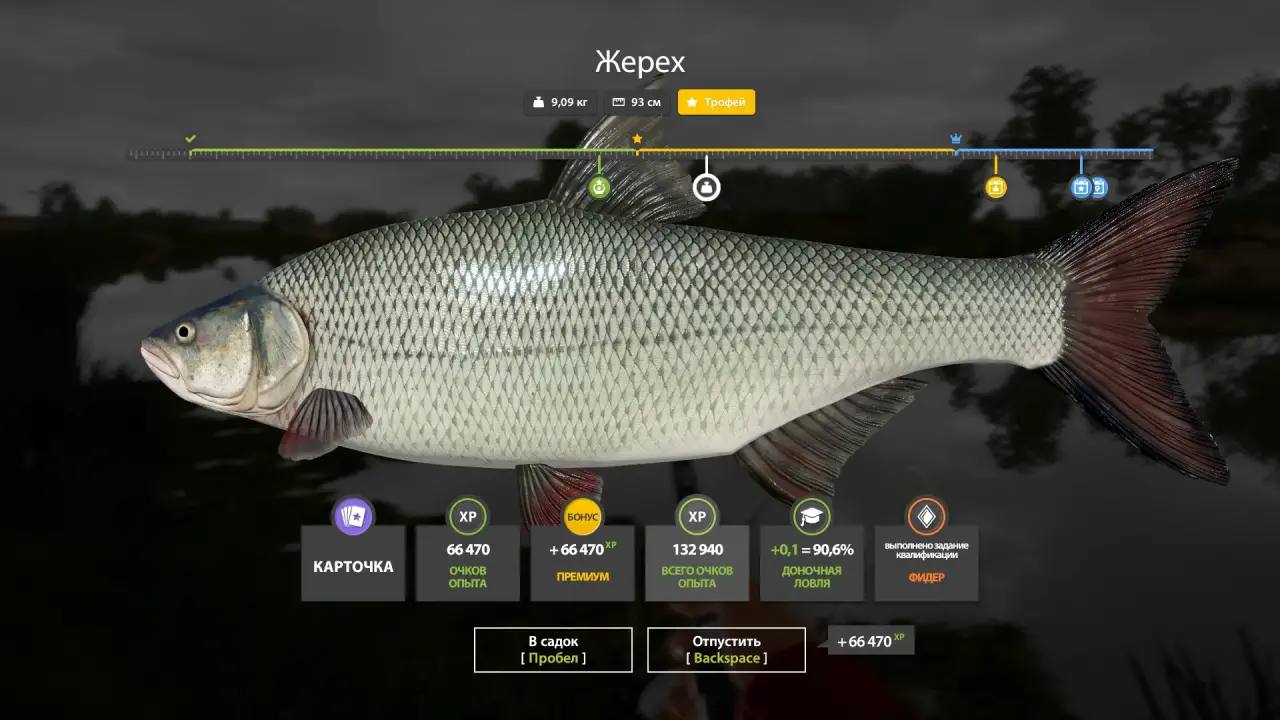The height and width of the screenshot is (720, 1280).
Task: Select the white weight marker on the ruler
Action: [707, 187]
